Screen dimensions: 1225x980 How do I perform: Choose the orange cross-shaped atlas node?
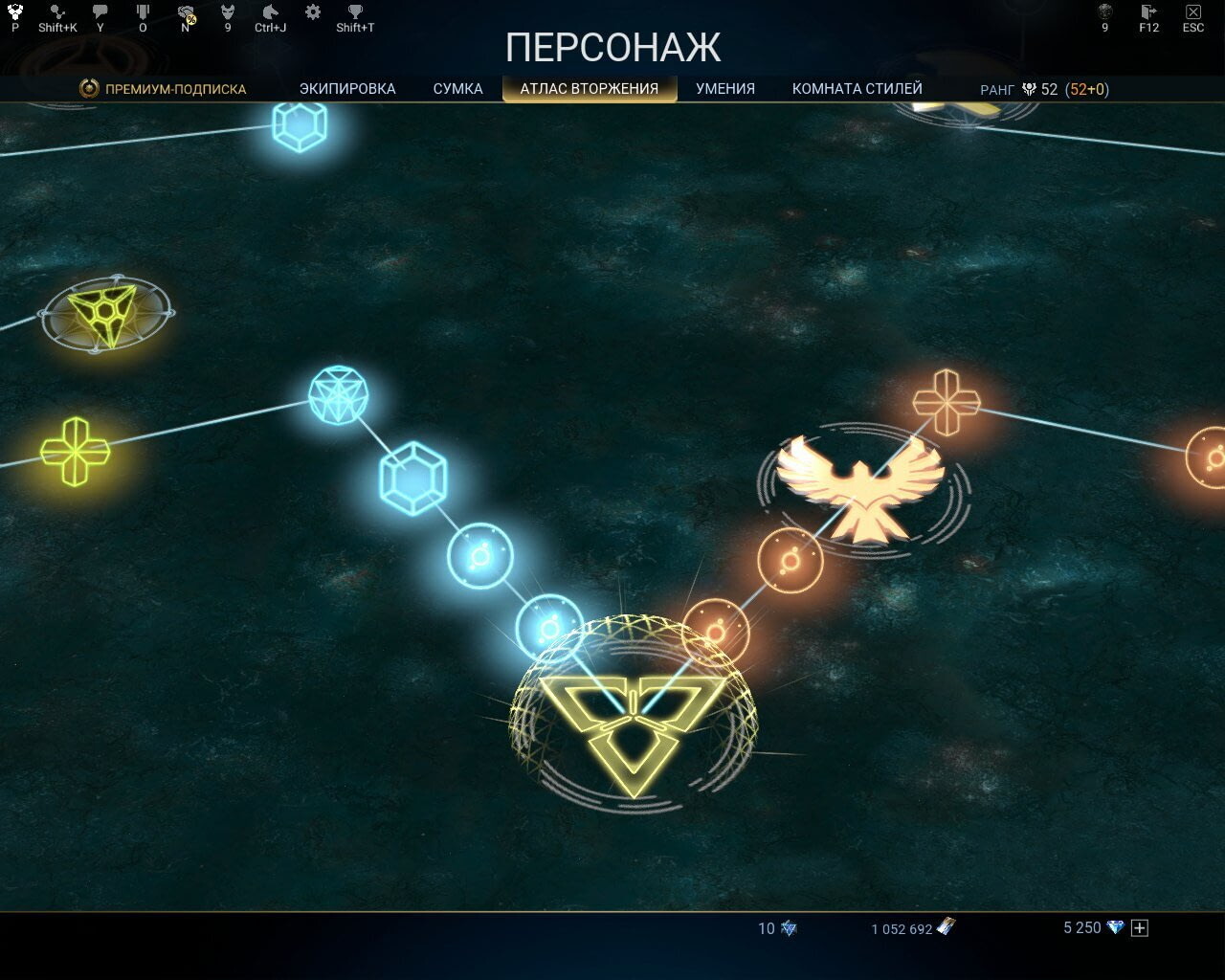(946, 402)
